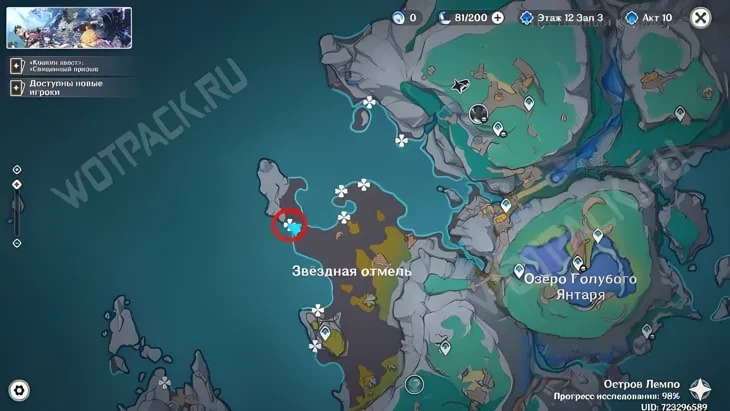The width and height of the screenshot is (730, 411).
Task: Select the circular domain marker at the bottom
Action: point(414,384)
